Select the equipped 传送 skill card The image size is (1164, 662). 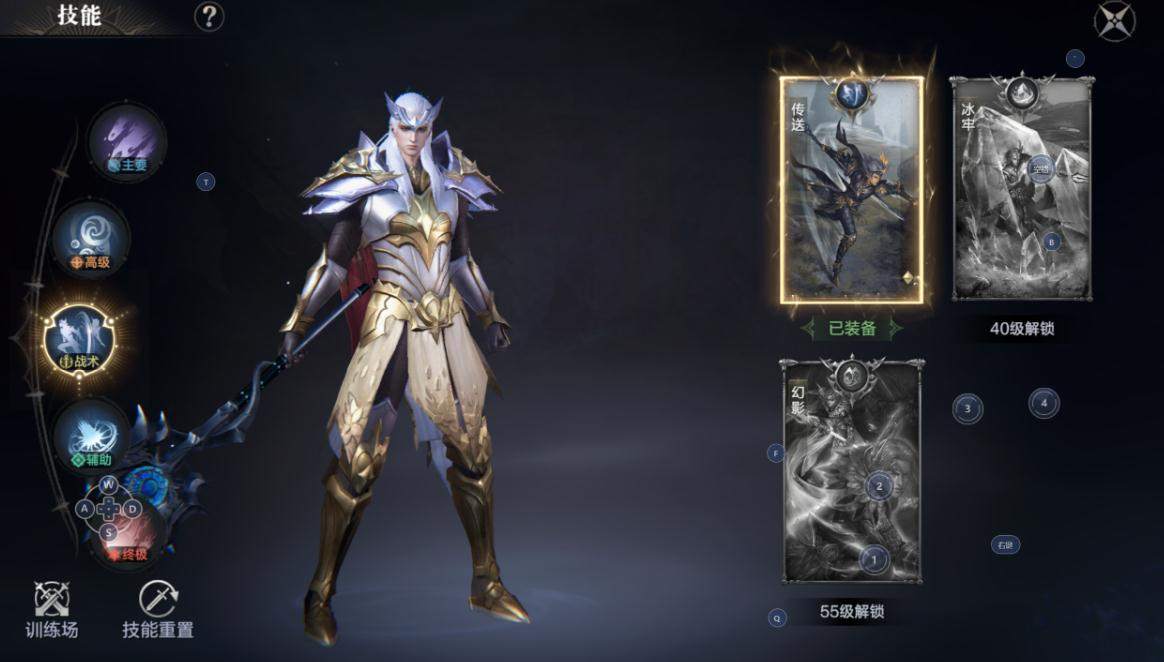pos(852,190)
